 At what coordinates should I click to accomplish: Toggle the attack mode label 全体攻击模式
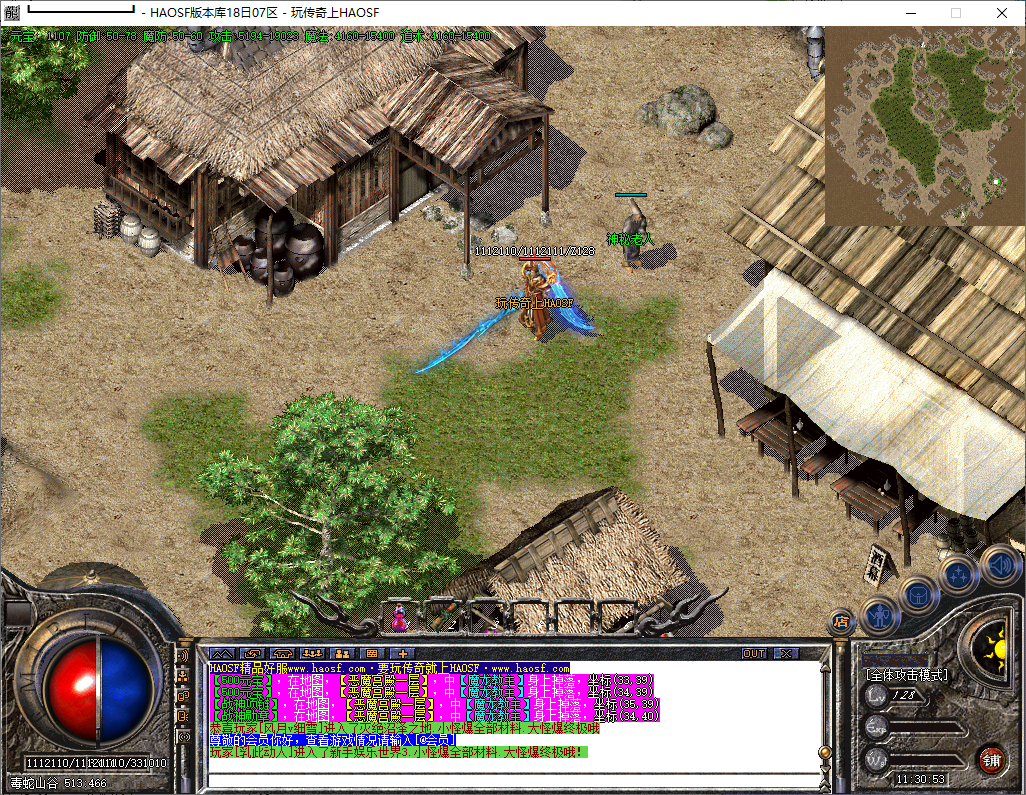click(x=906, y=675)
